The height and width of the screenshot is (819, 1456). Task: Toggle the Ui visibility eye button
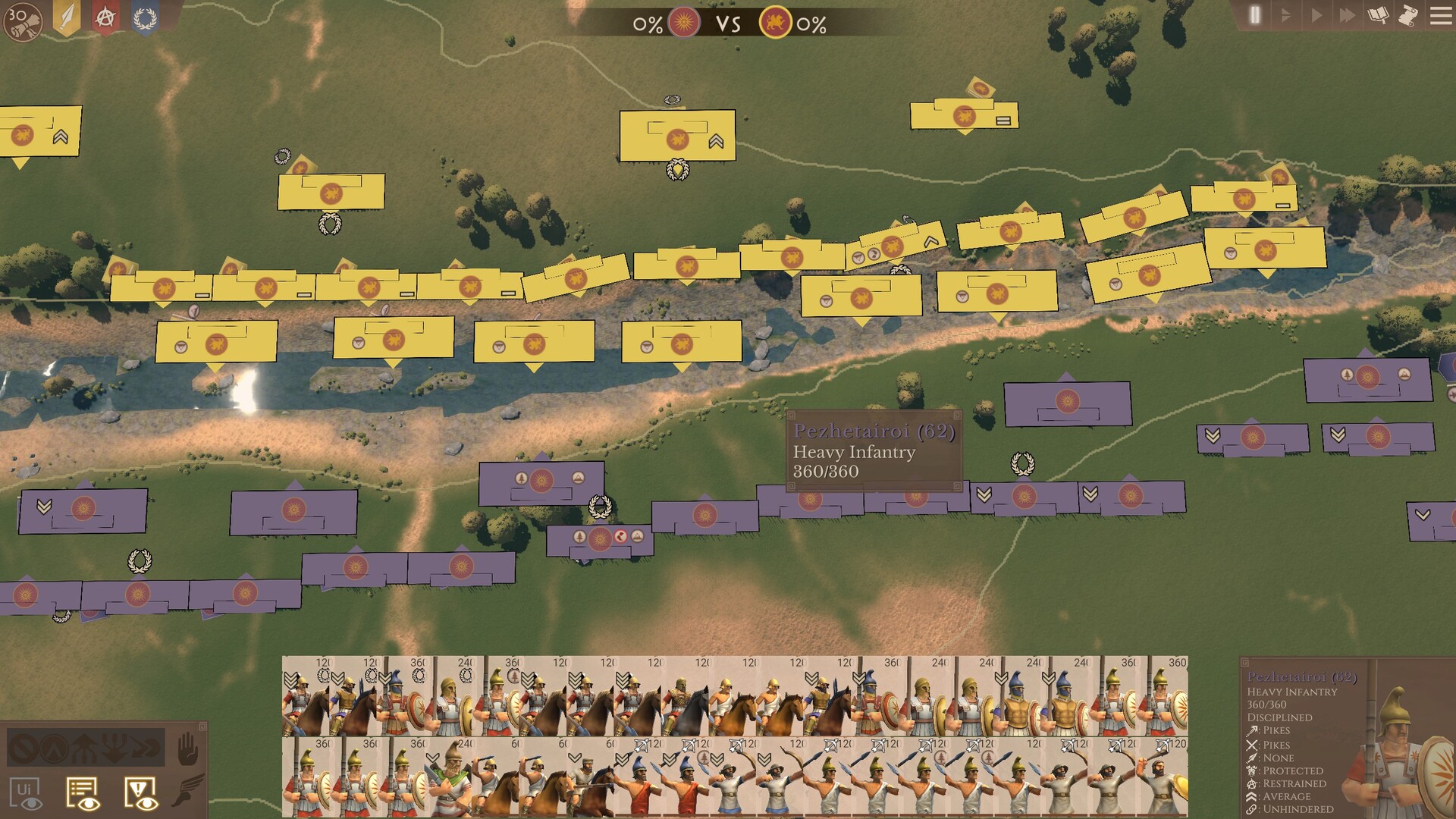pos(26,792)
